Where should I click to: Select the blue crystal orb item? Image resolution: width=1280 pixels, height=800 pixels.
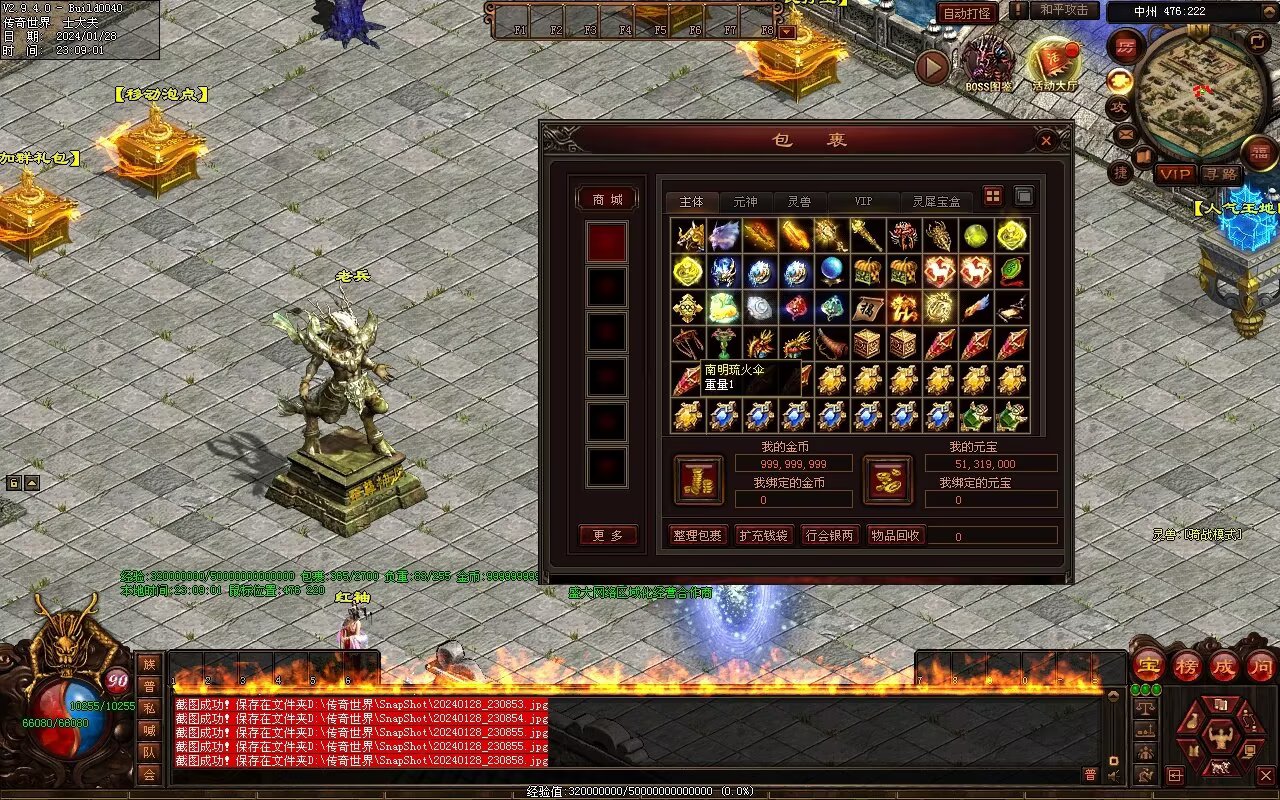click(832, 272)
